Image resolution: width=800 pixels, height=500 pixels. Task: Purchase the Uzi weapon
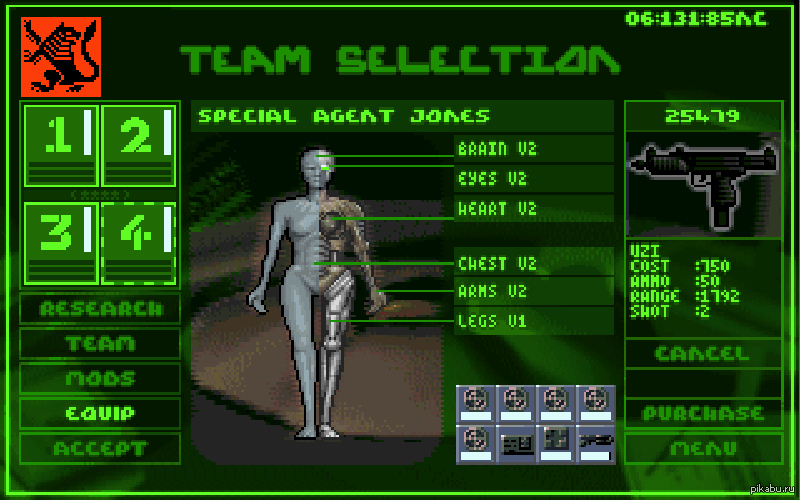pos(701,413)
